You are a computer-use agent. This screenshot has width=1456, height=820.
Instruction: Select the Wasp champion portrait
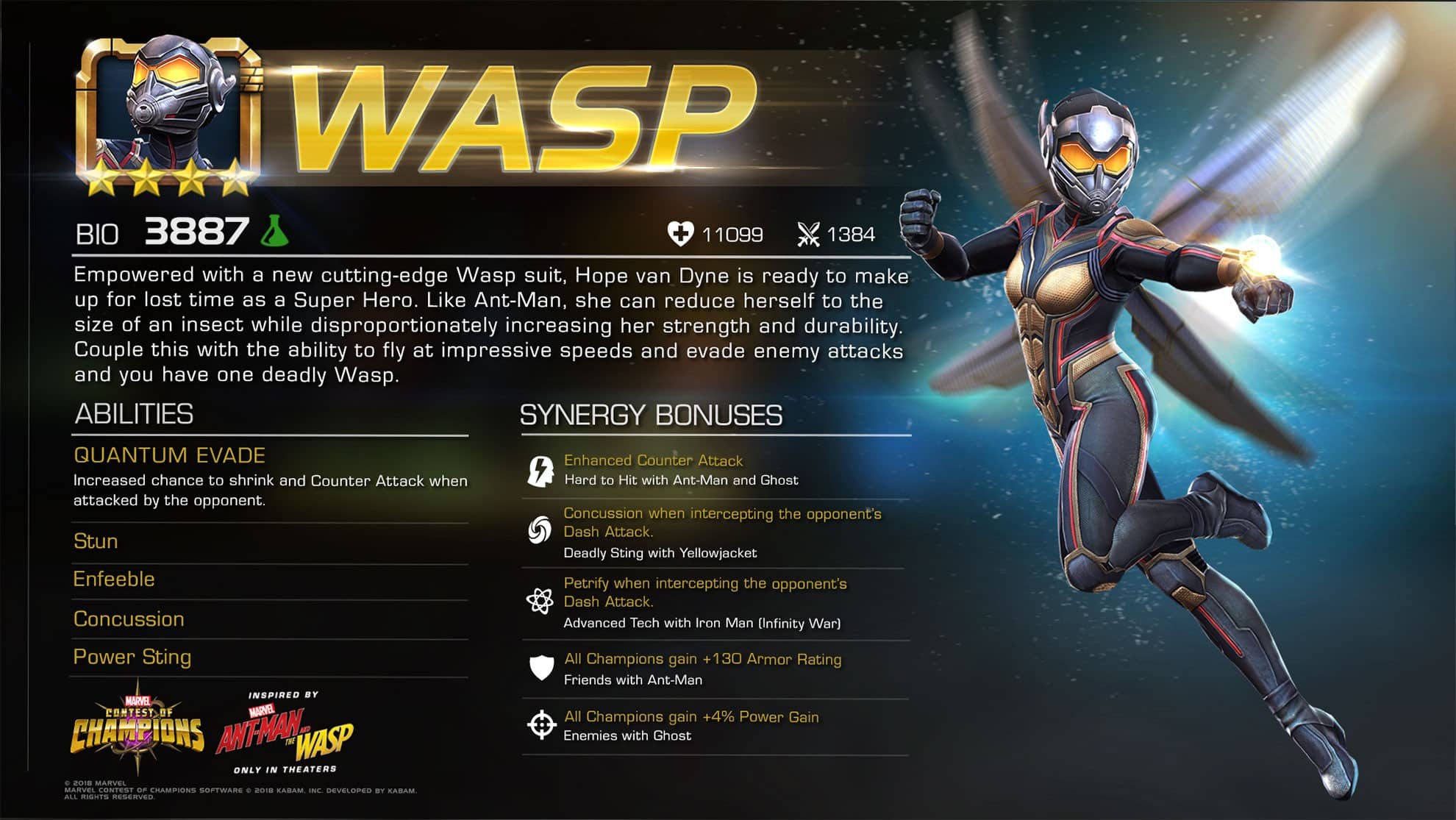point(168,110)
